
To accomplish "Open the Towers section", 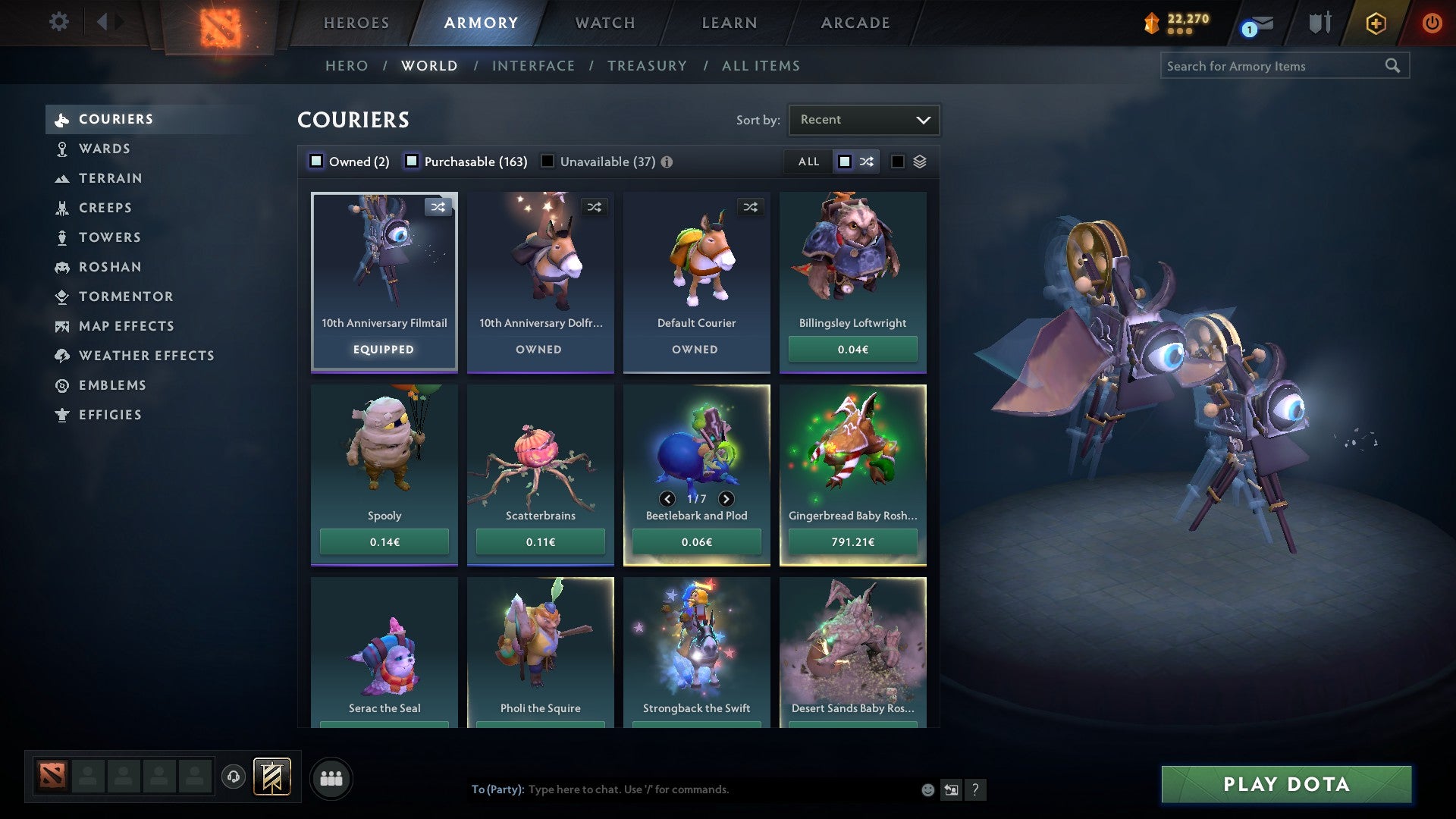I will [109, 237].
